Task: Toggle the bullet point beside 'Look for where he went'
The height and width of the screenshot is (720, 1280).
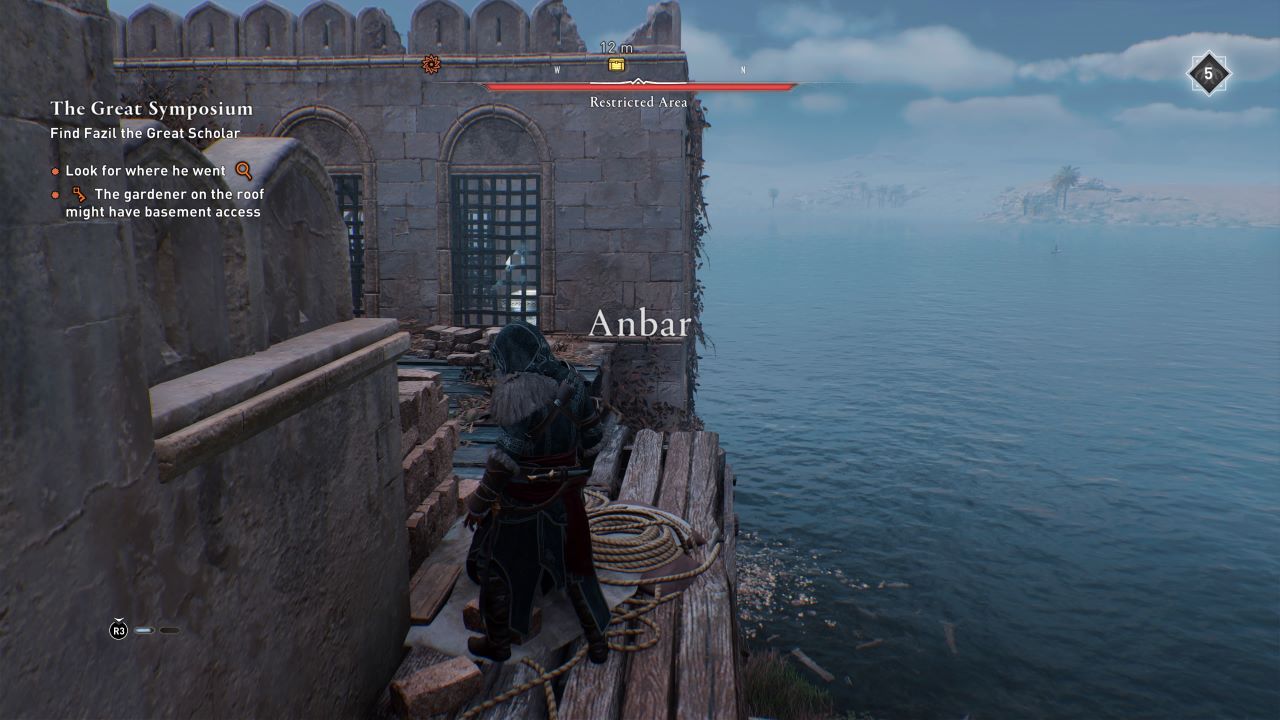Action: click(x=56, y=170)
